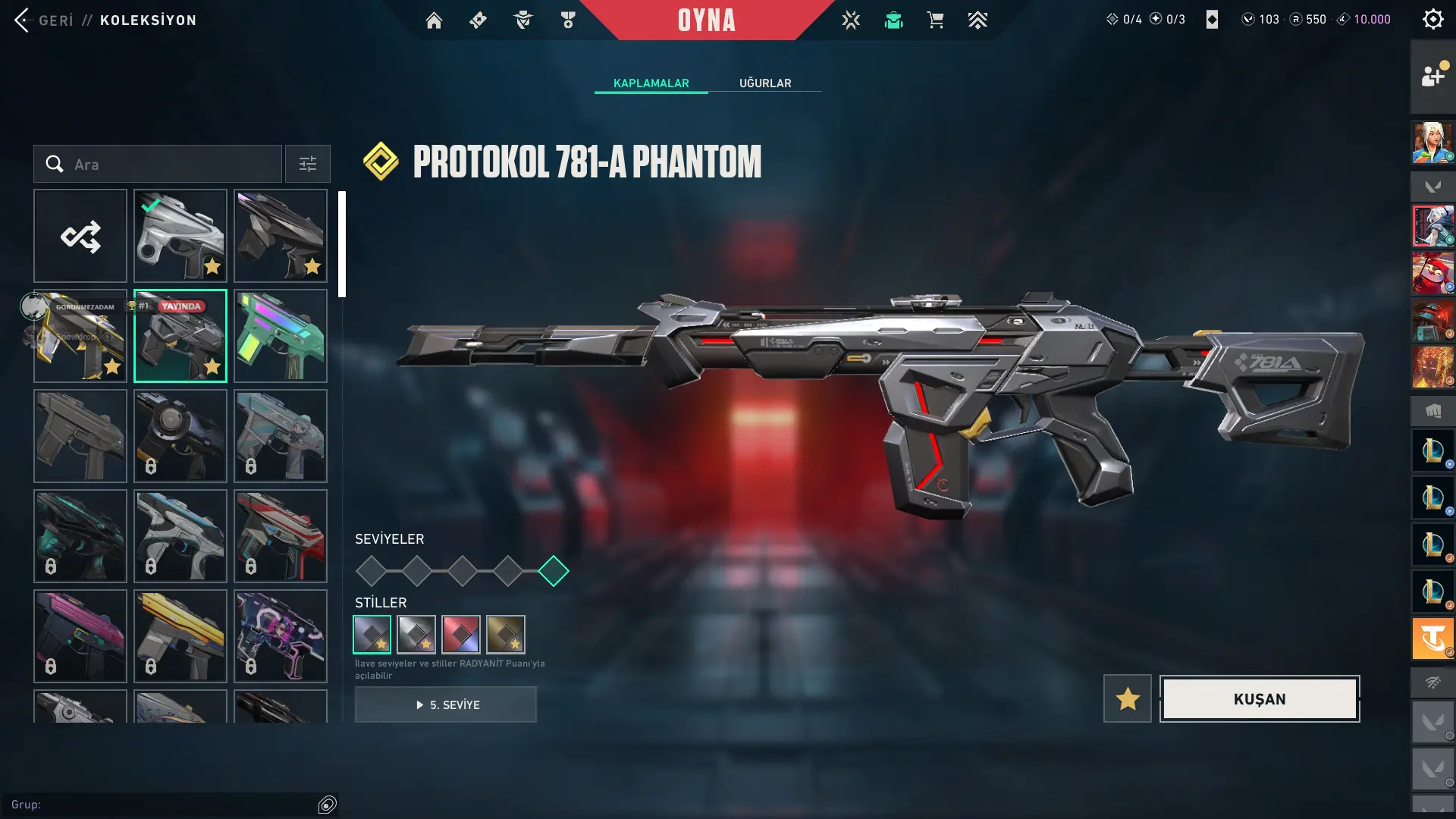Toggle favorite with the gold star button

point(1127,698)
